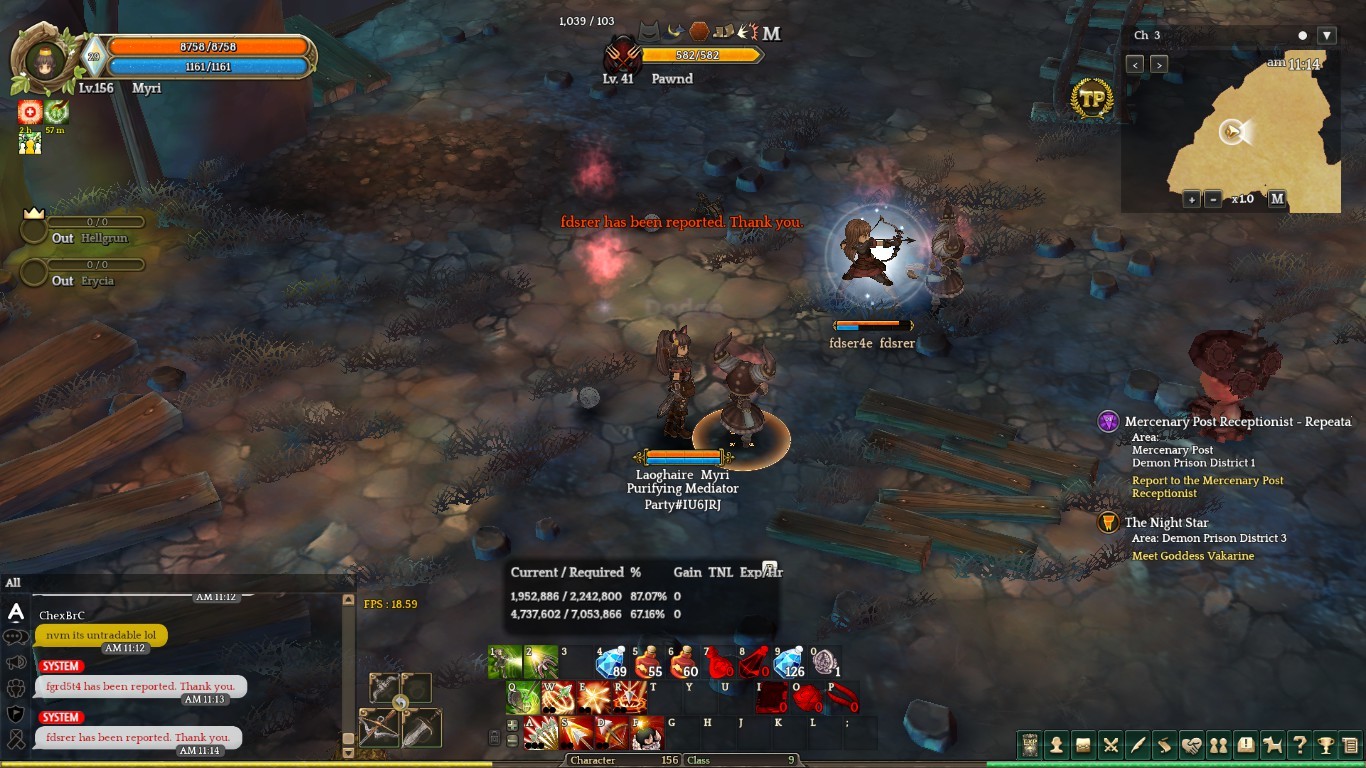Use the red potion with 55 count
Screen dimensions: 1366x768
click(x=646, y=663)
